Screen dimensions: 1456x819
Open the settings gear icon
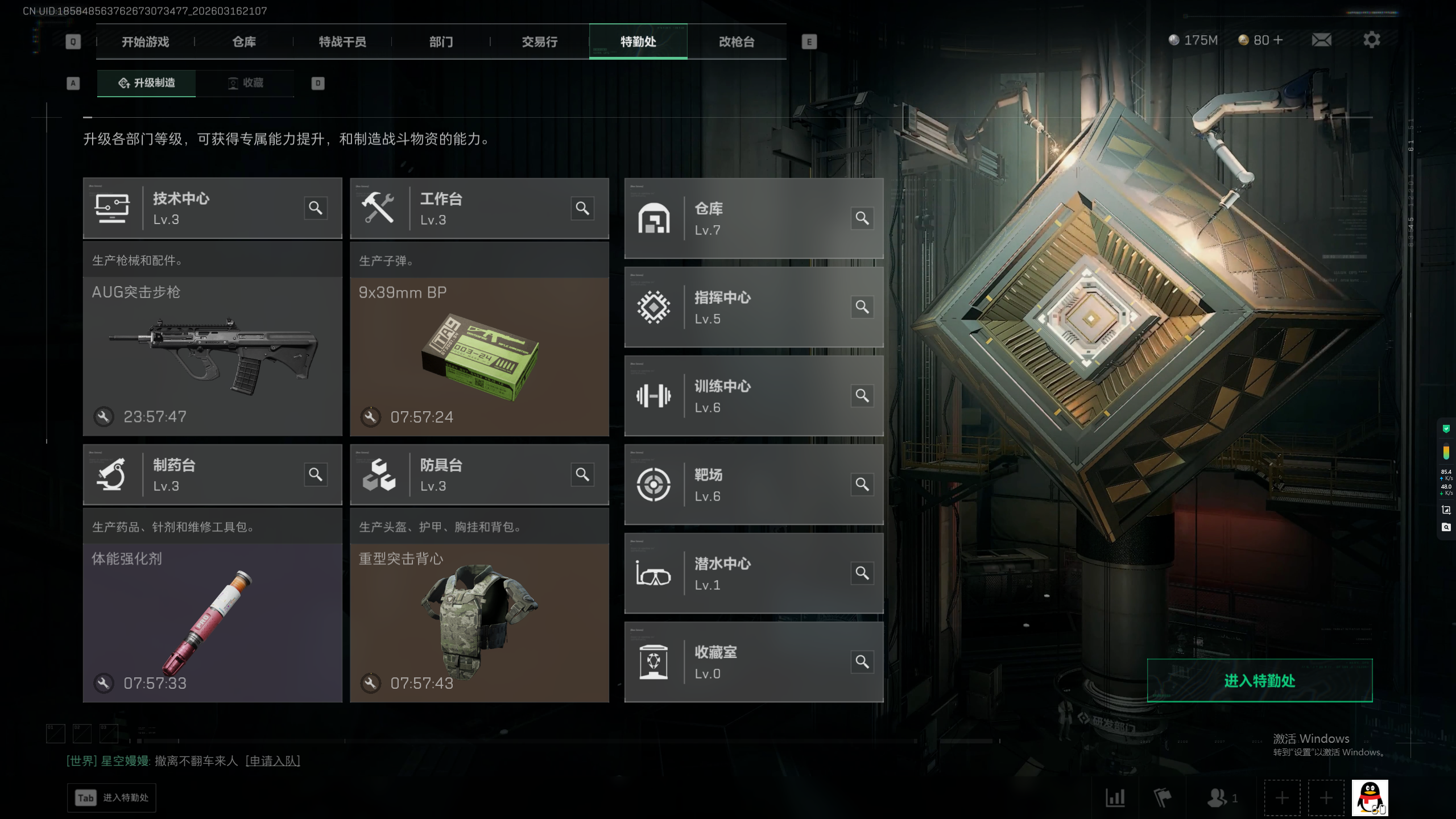pyautogui.click(x=1371, y=40)
